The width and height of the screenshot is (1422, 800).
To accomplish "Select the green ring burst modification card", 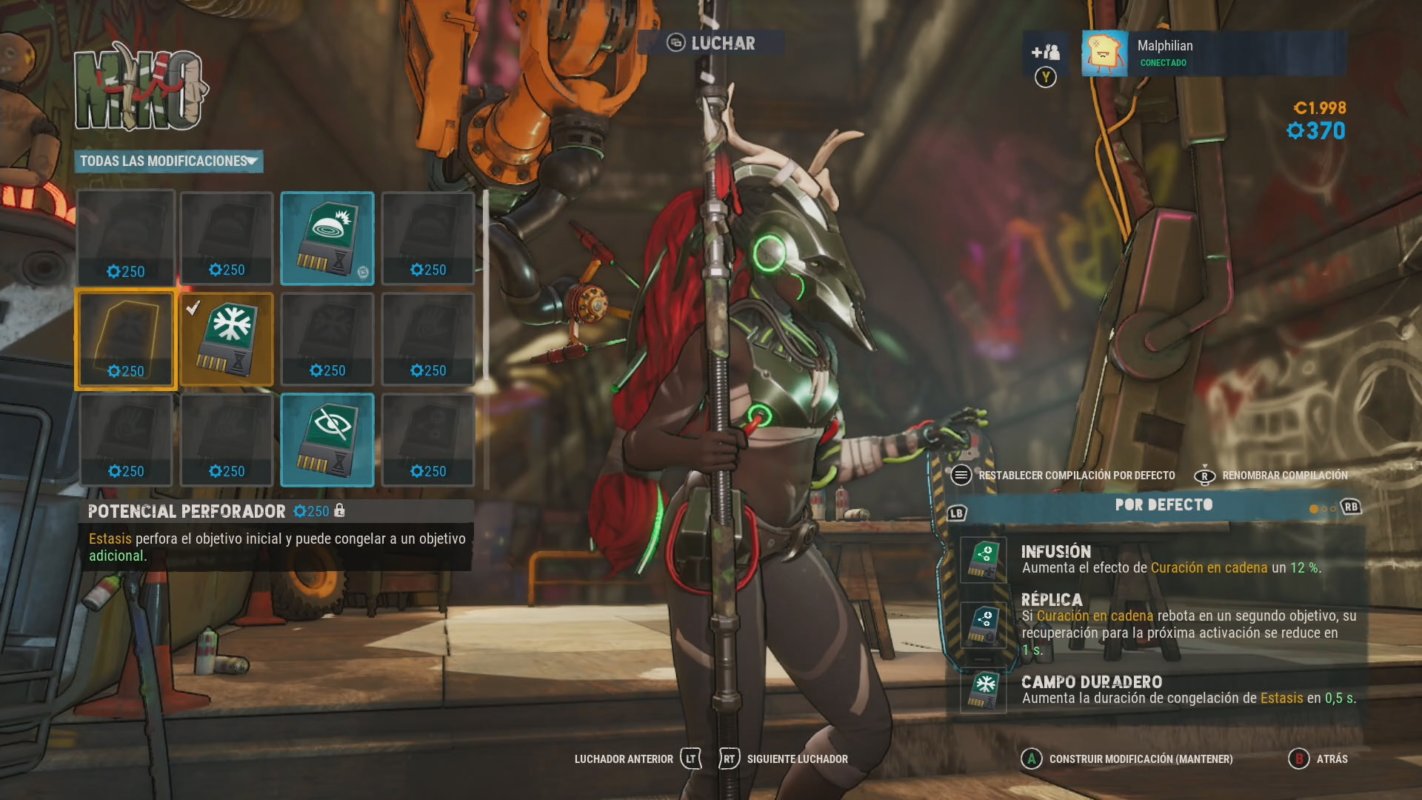I will (x=327, y=238).
